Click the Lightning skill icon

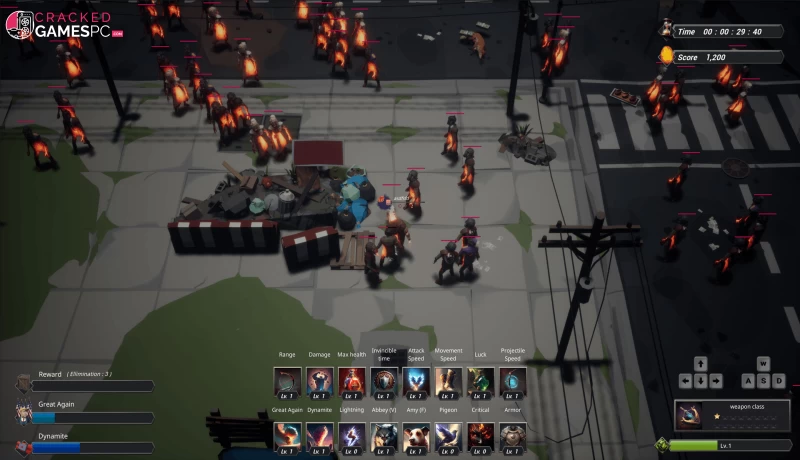[351, 436]
